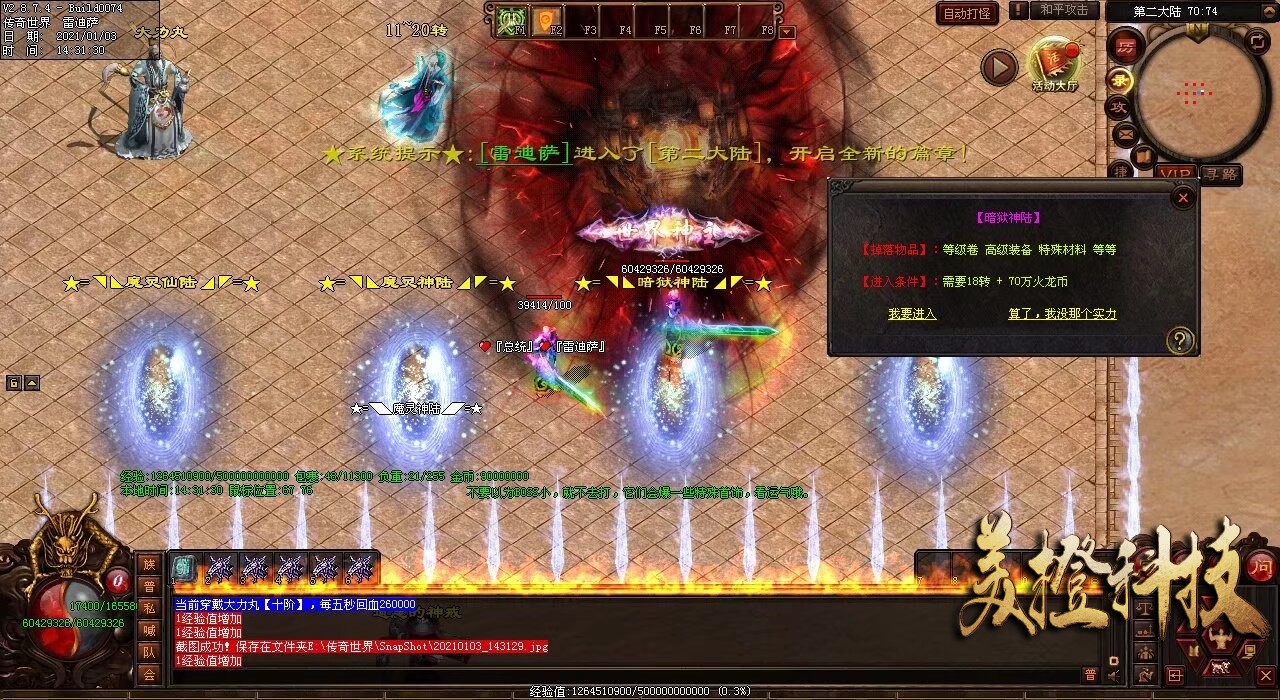Screen dimensions: 1280x700
Task: Switch chat to 喊 shout channel
Action: pyautogui.click(x=149, y=630)
